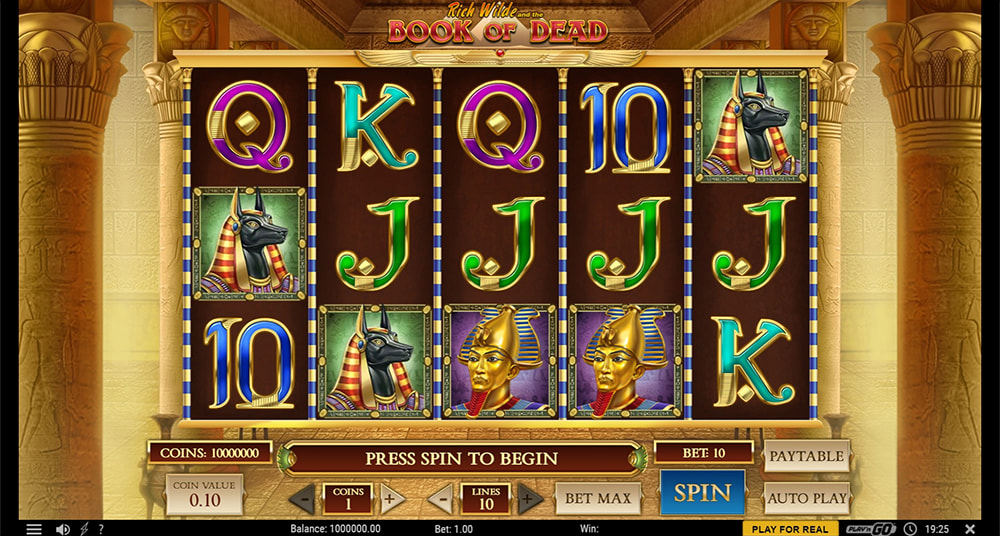The height and width of the screenshot is (536, 1000).
Task: Change the coin value
Action: 204,495
